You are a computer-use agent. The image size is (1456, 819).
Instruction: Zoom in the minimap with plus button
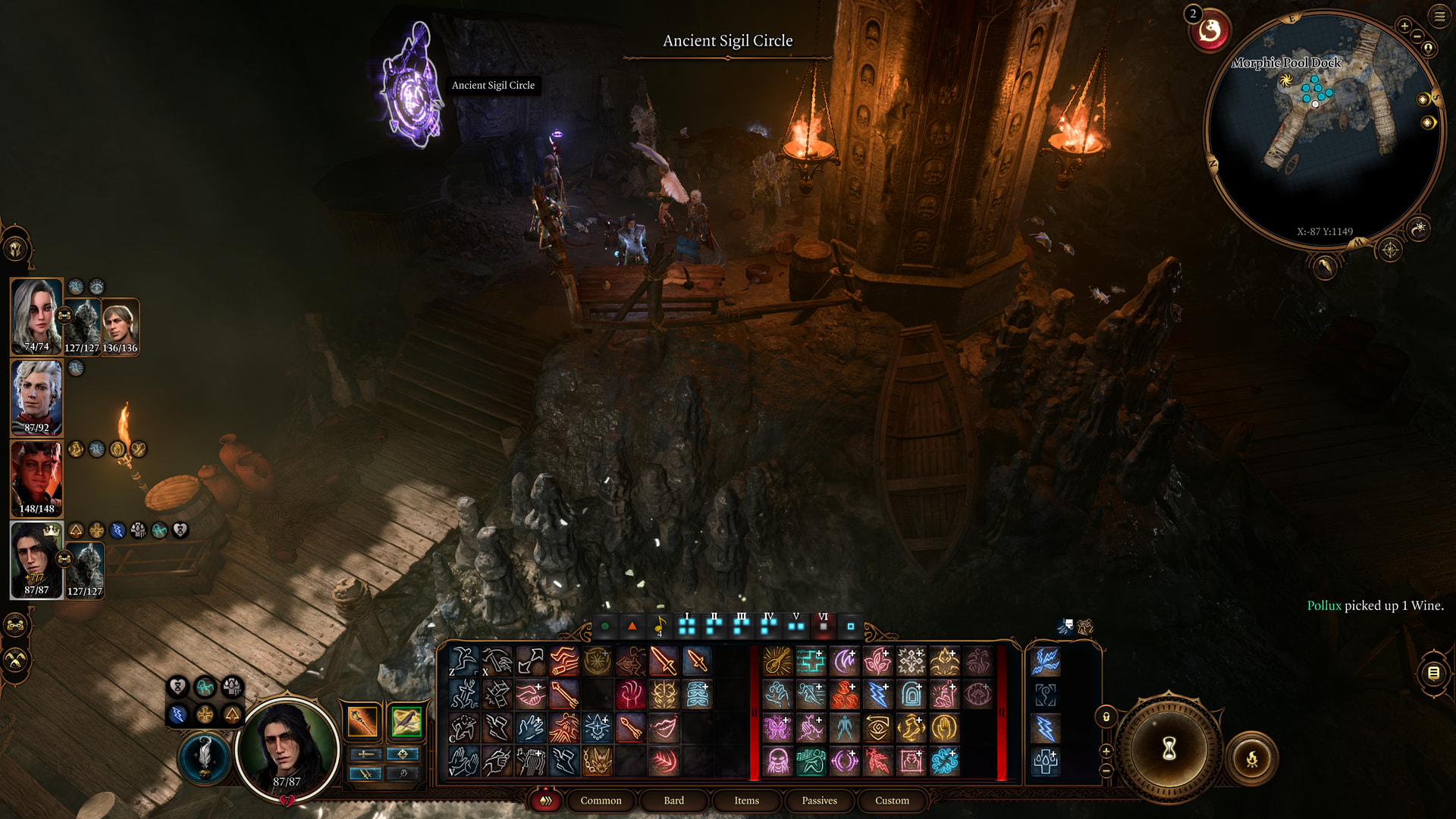pos(1404,26)
